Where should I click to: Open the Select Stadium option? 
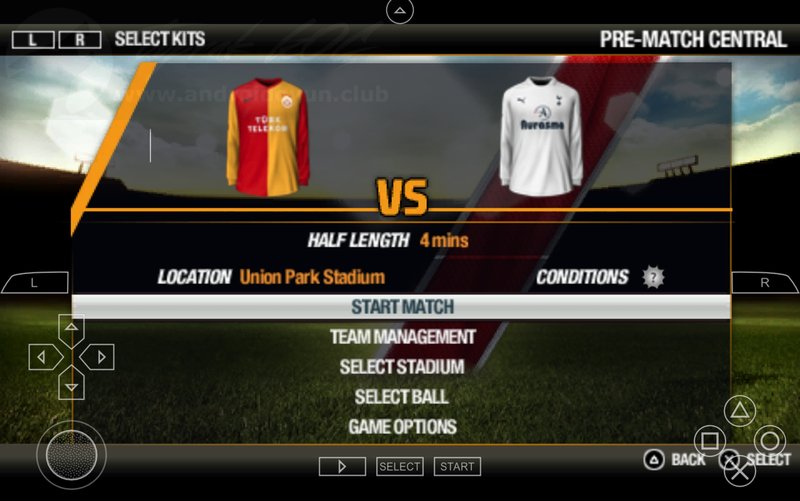[402, 367]
